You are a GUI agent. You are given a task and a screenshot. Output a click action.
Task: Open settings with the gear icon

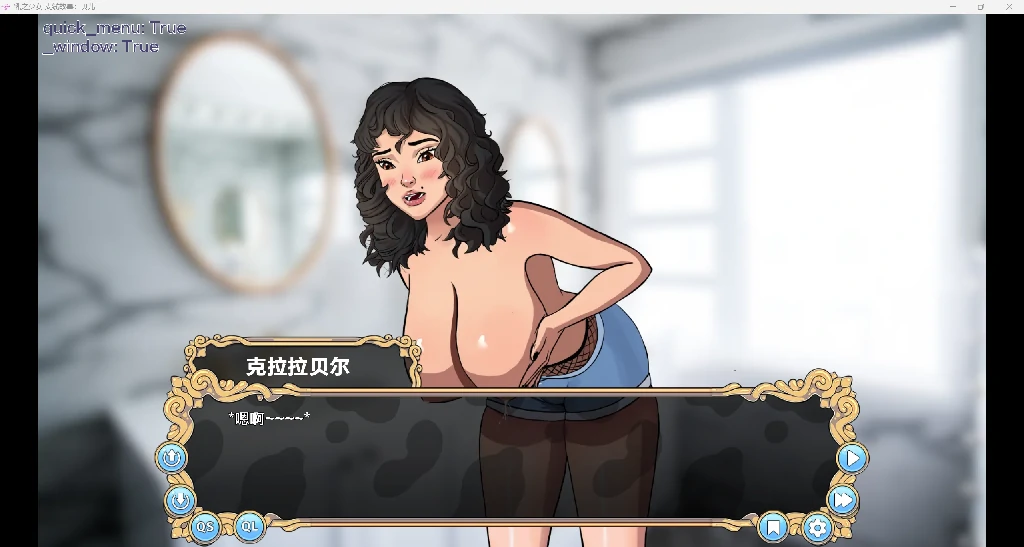pos(818,526)
